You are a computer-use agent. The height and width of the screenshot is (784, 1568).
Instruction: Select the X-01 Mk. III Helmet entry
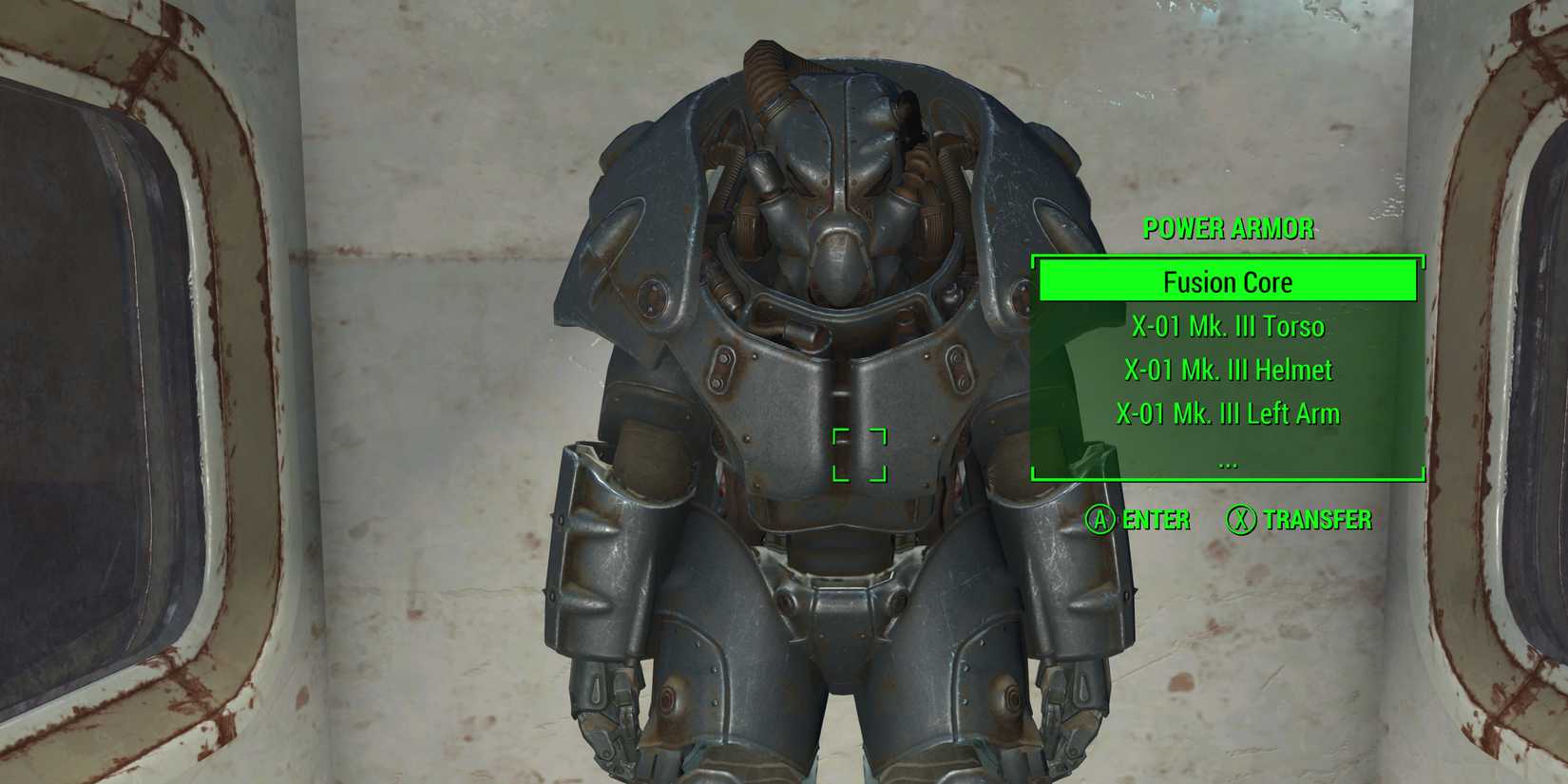pyautogui.click(x=1229, y=370)
